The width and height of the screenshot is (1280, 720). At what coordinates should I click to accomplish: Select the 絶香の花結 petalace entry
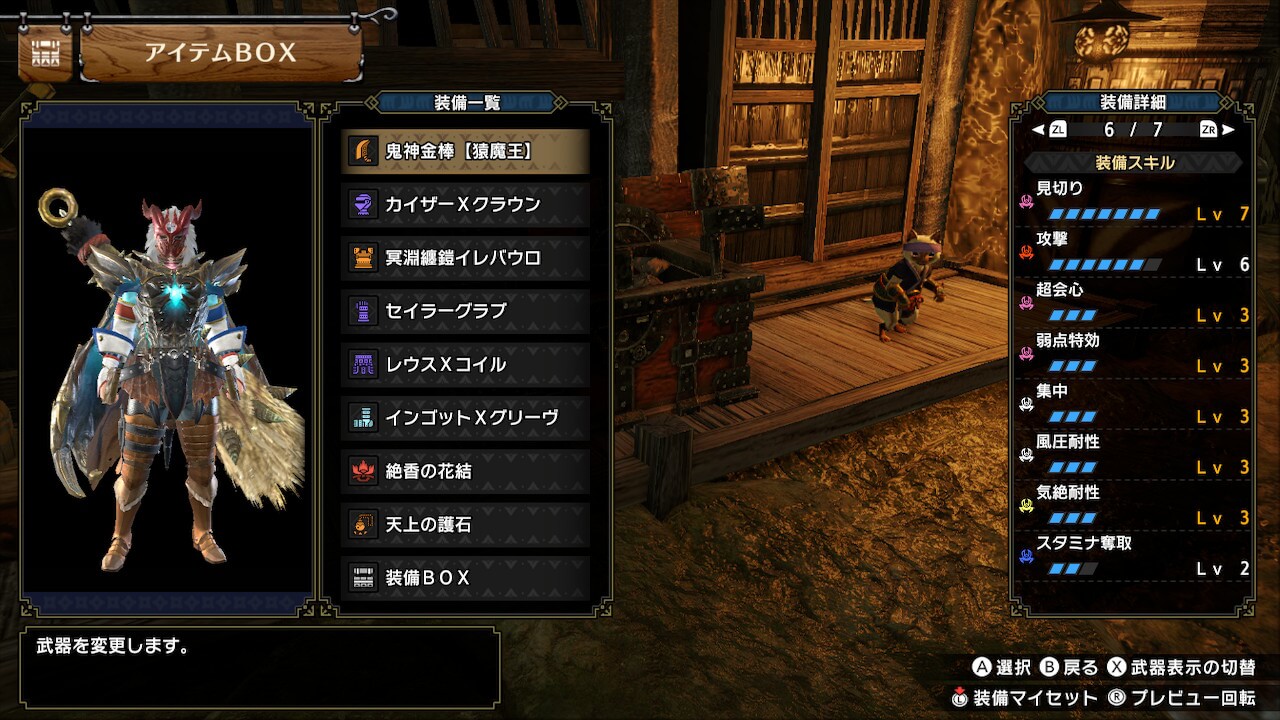click(x=465, y=471)
